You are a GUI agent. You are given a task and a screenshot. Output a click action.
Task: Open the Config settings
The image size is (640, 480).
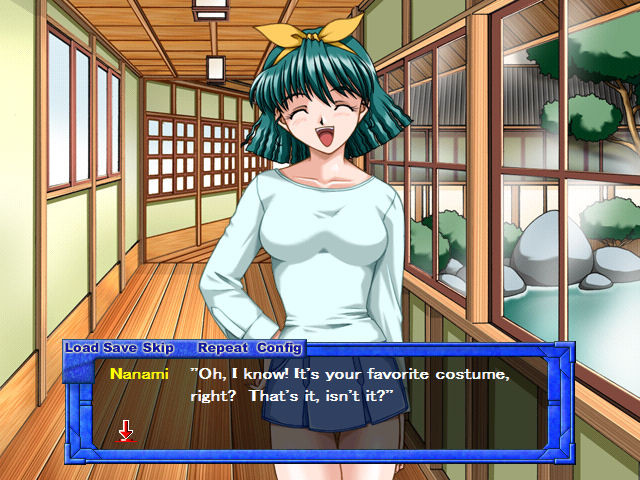point(279,348)
